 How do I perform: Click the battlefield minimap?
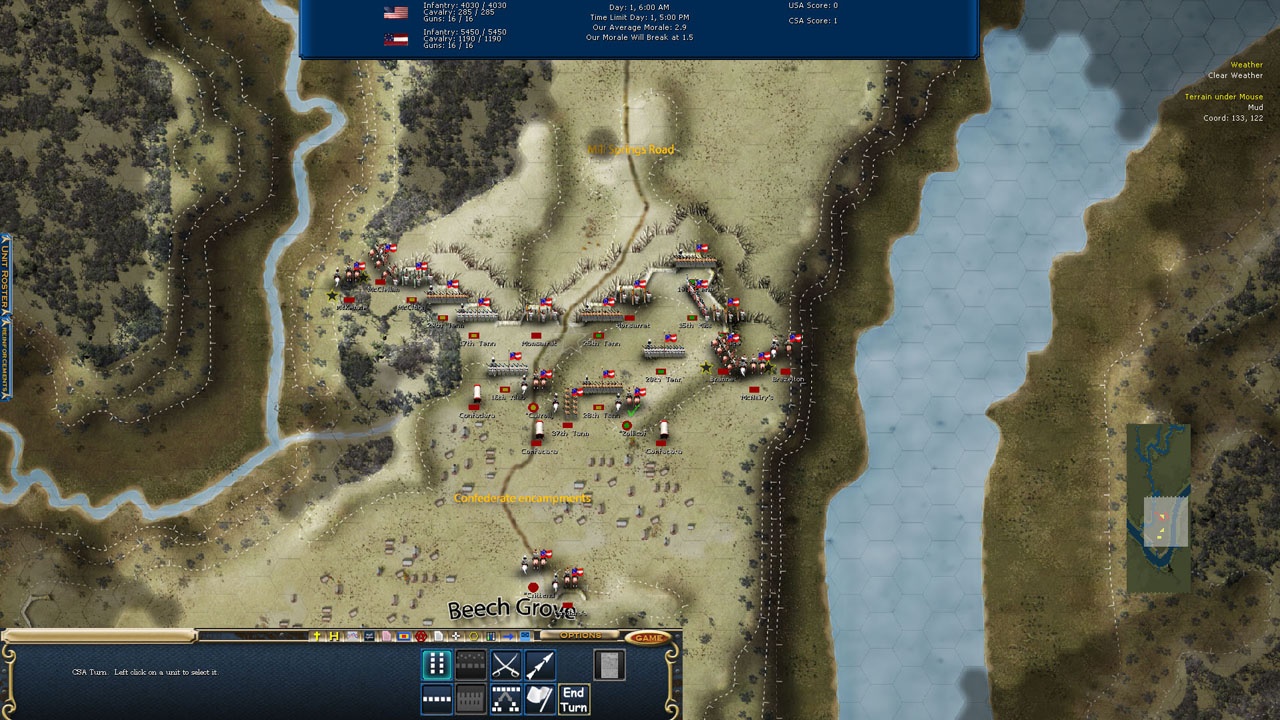[x=1158, y=508]
